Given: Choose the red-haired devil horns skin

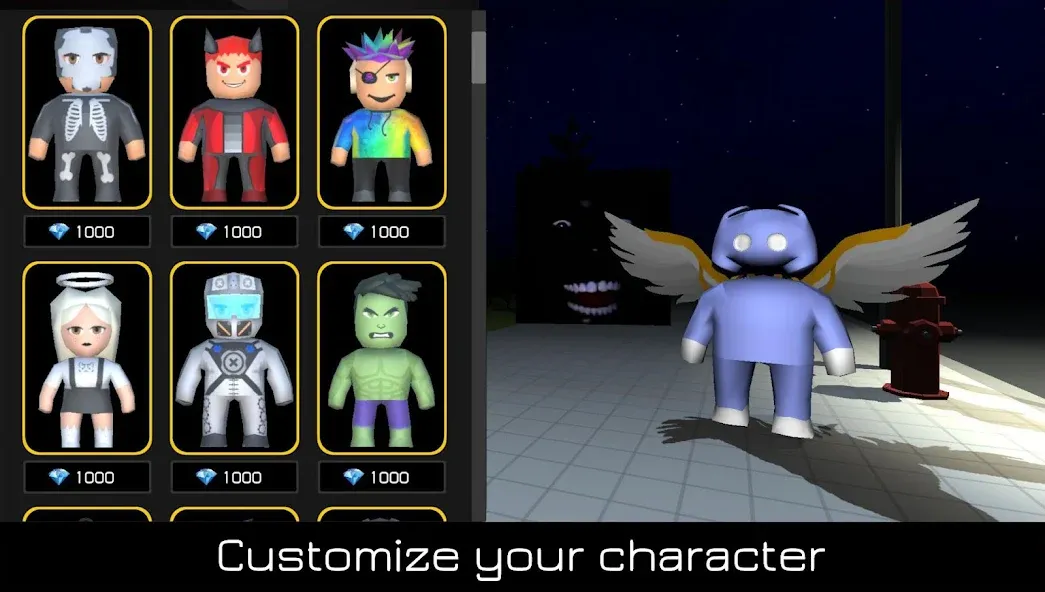Looking at the screenshot, I should pos(234,111).
